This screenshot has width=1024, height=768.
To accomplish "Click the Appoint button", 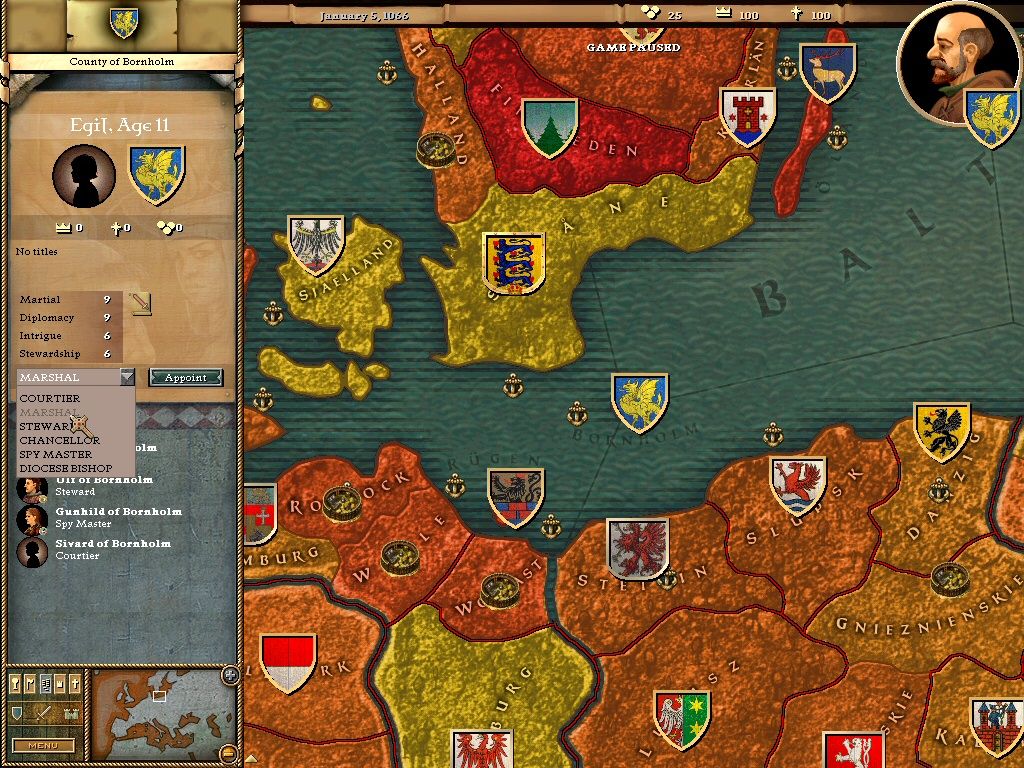I will 185,377.
